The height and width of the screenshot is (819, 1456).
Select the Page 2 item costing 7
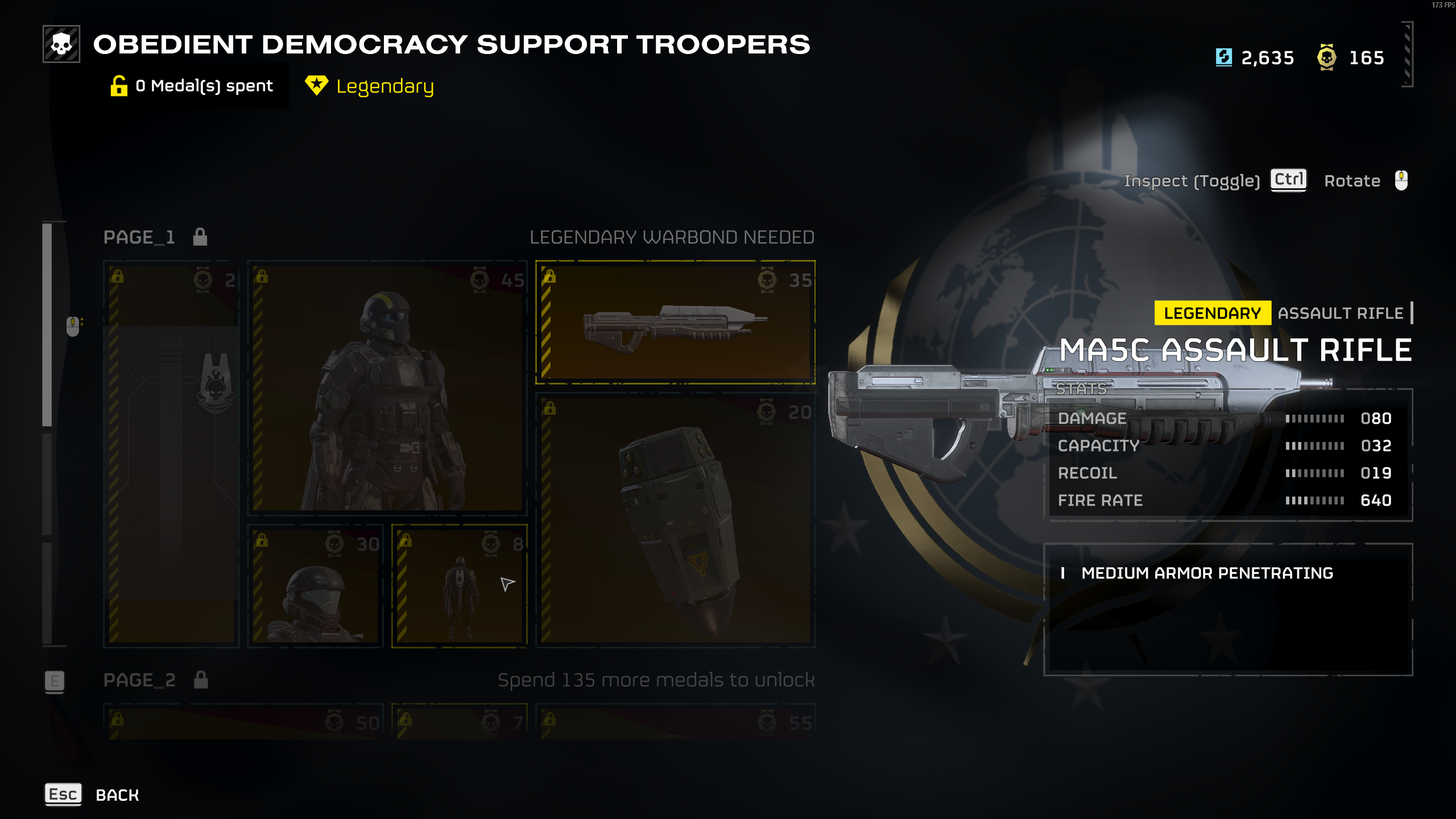tap(460, 722)
